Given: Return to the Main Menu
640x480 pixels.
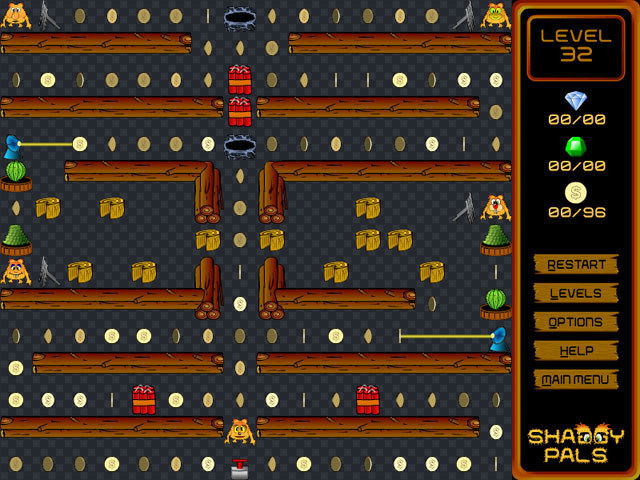Looking at the screenshot, I should pos(576,380).
